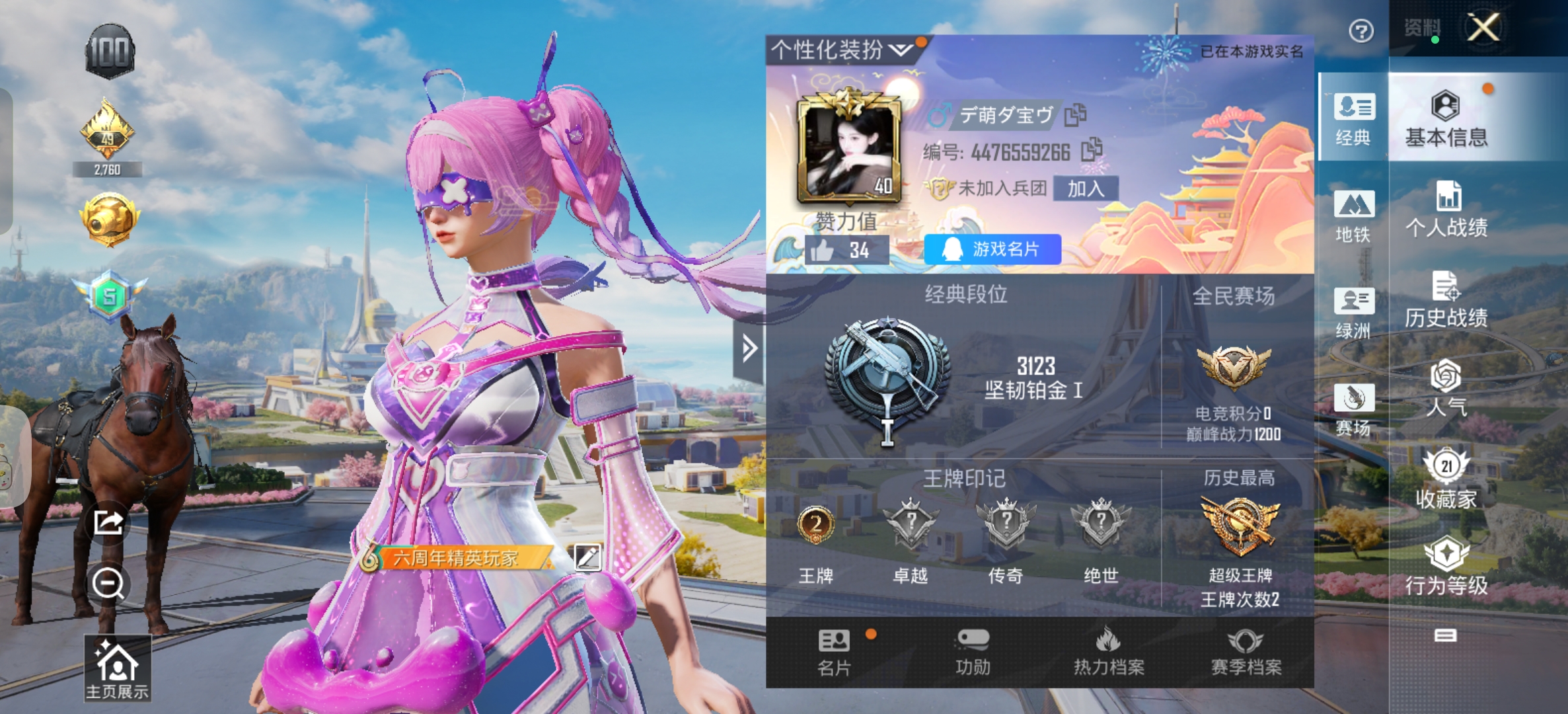Open the question mark help icon

point(1361,30)
